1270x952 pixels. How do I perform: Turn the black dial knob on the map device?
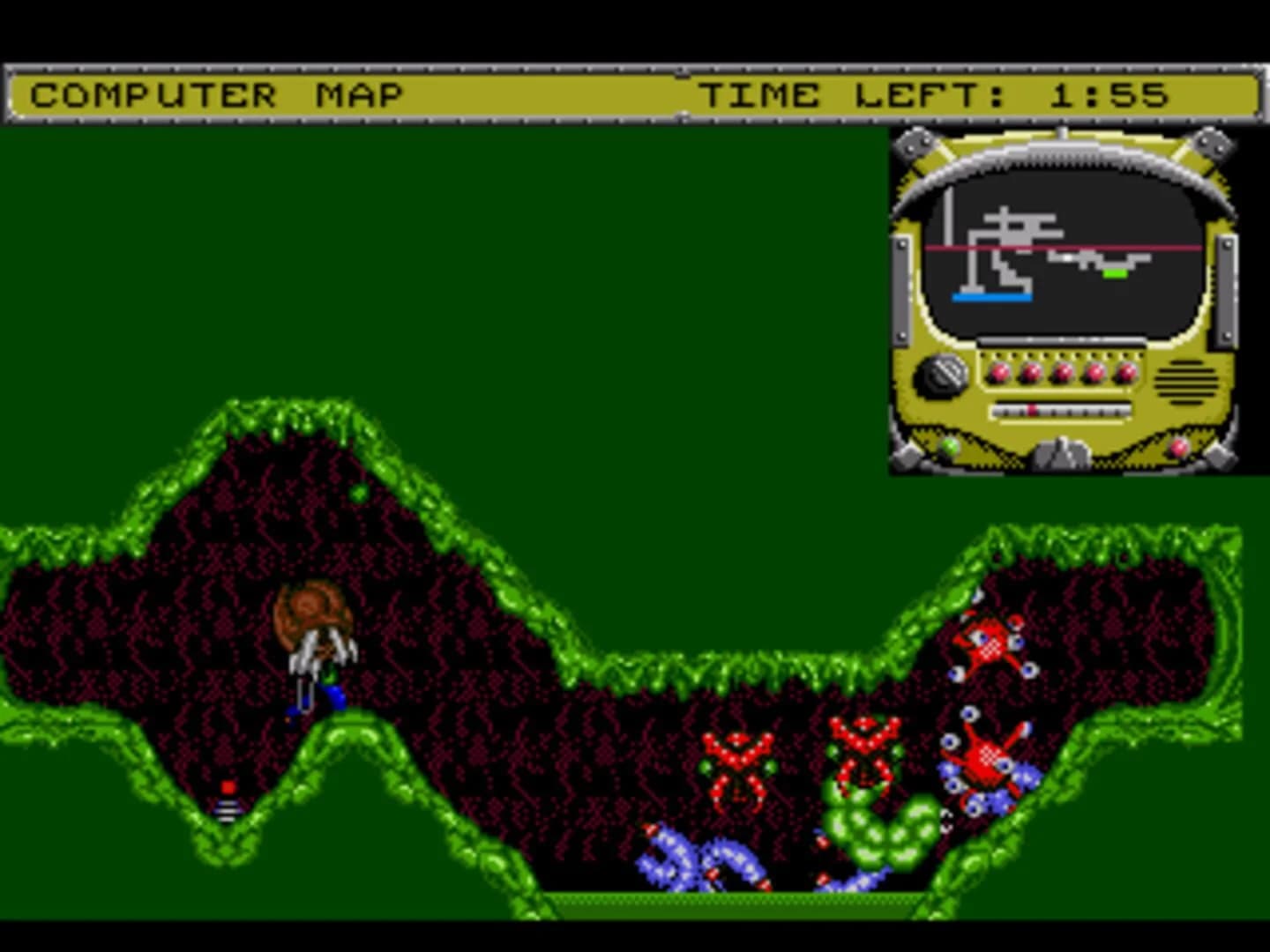click(x=942, y=375)
